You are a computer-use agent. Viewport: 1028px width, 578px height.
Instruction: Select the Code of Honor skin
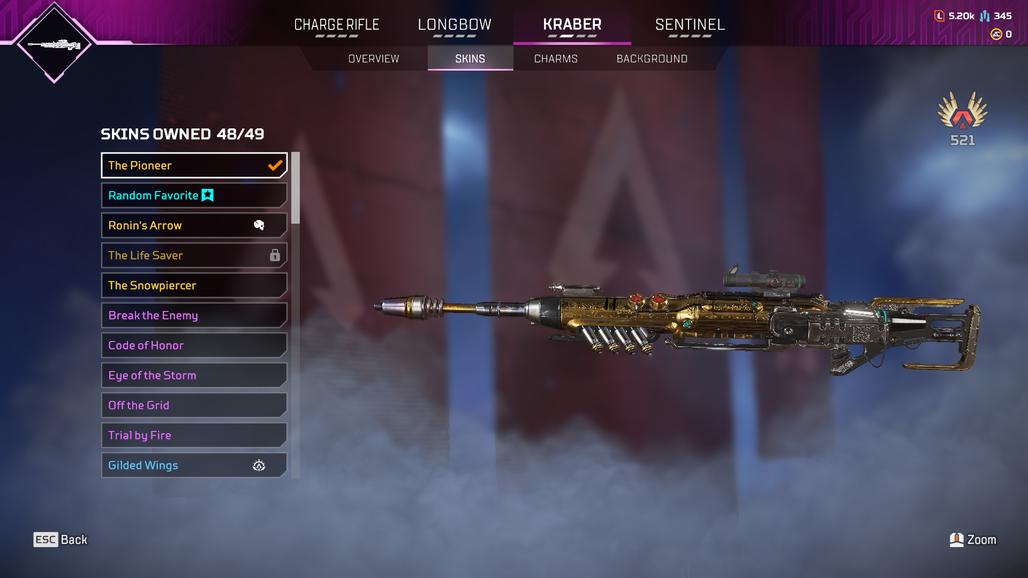pos(194,345)
